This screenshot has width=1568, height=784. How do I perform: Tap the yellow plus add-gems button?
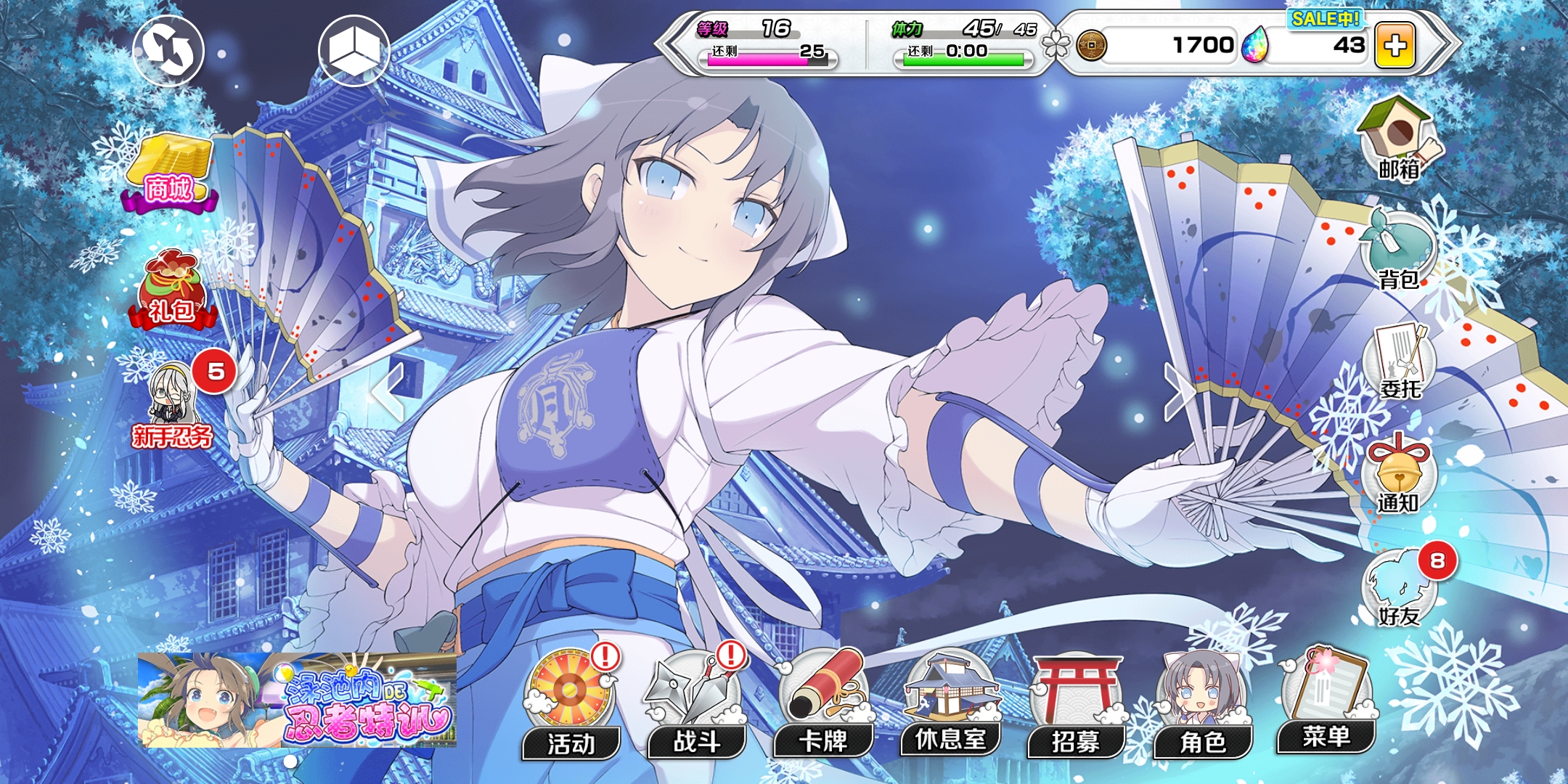[x=1395, y=46]
